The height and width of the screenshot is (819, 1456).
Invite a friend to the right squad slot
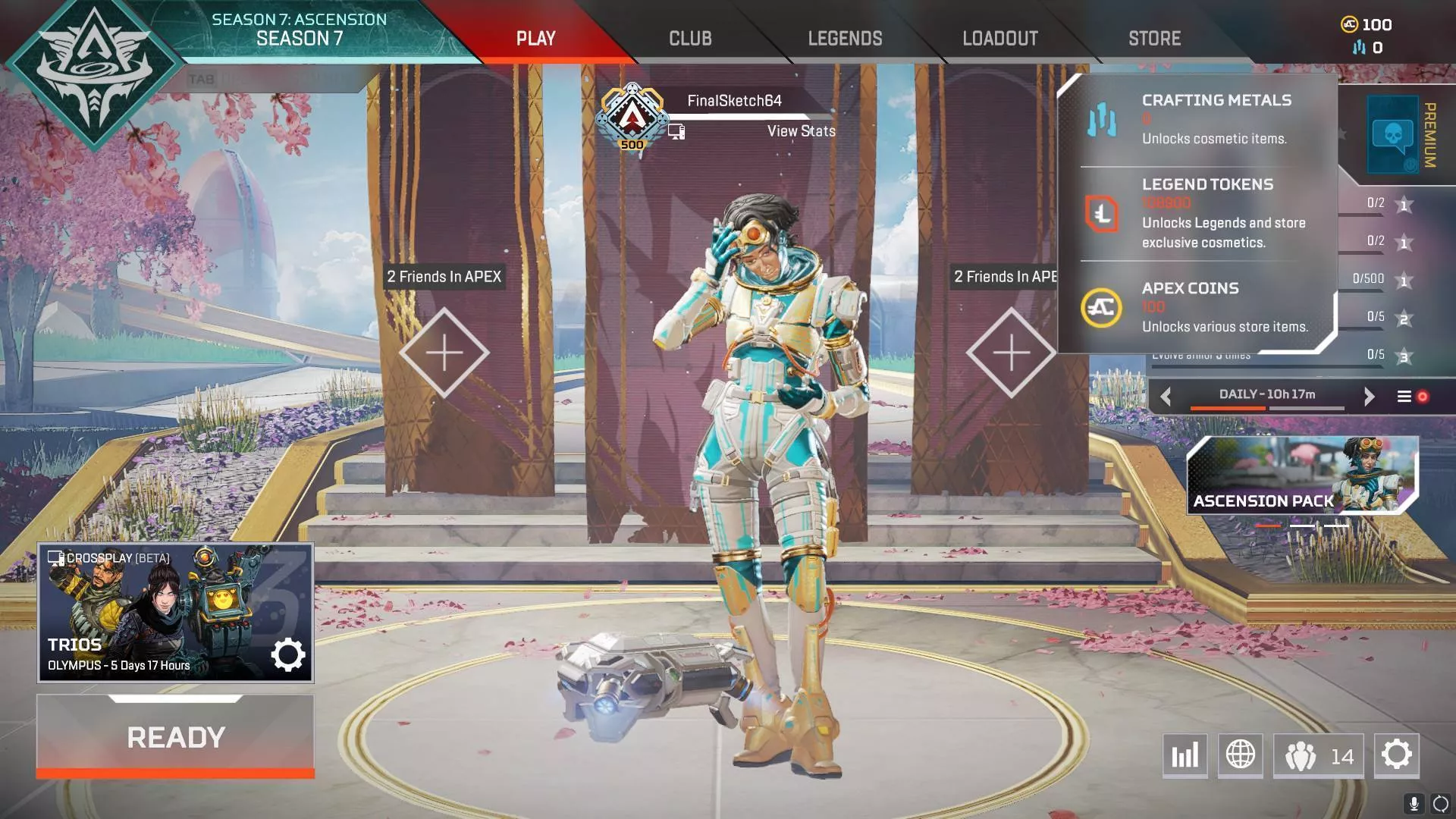coord(1011,353)
